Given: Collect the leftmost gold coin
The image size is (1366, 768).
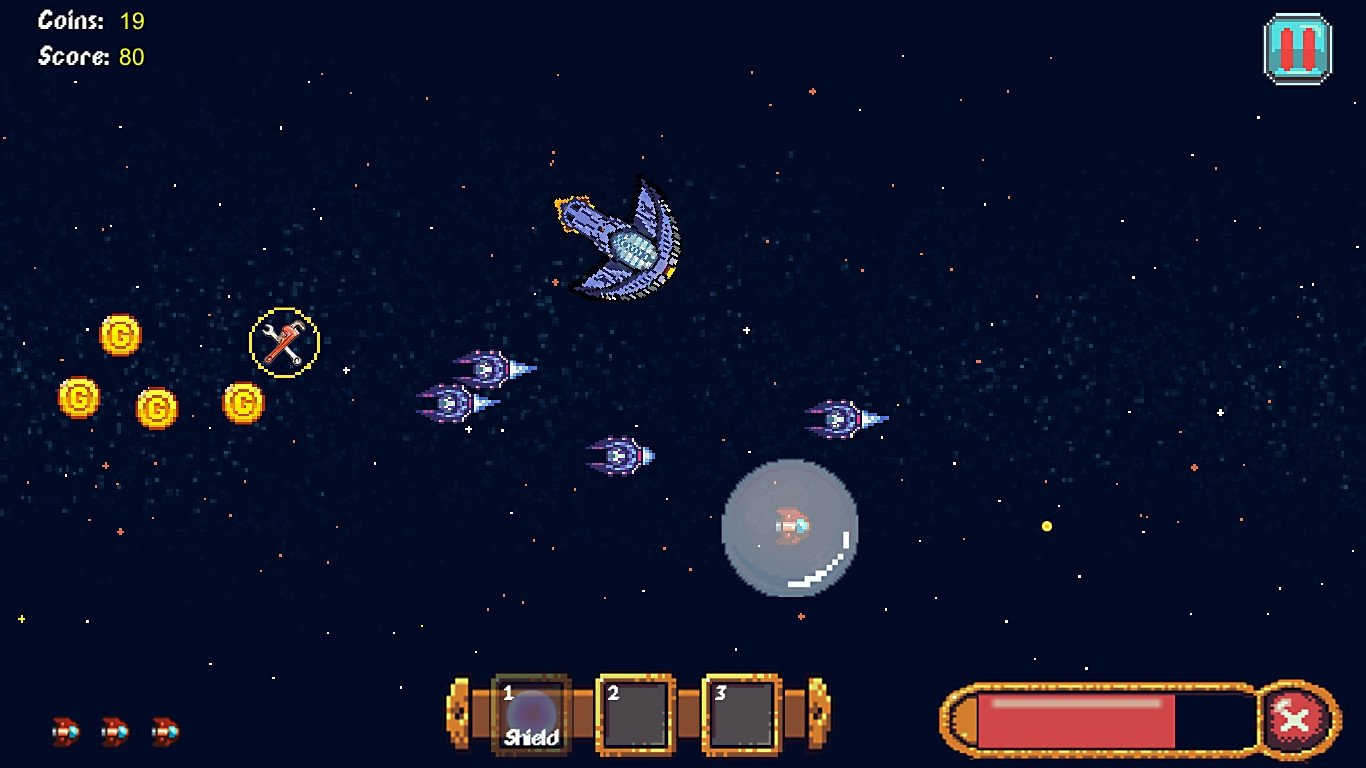Looking at the screenshot, I should [80, 398].
